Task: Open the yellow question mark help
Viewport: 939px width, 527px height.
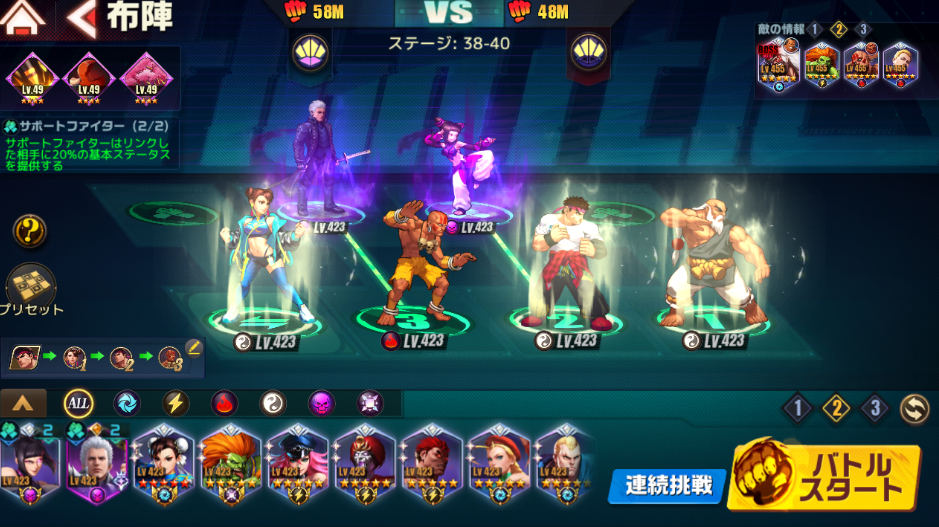Action: click(30, 232)
